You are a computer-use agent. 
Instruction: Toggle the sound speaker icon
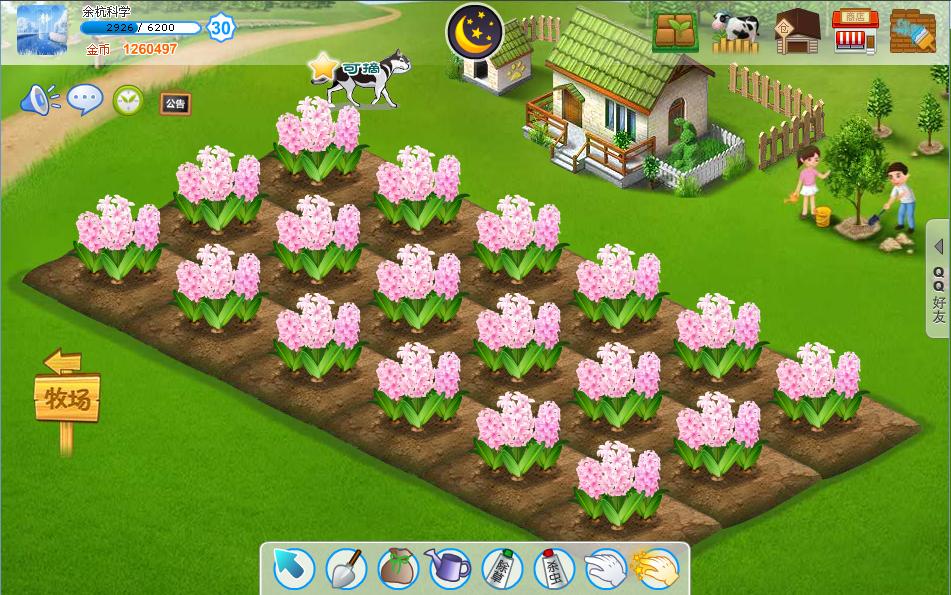click(x=40, y=99)
